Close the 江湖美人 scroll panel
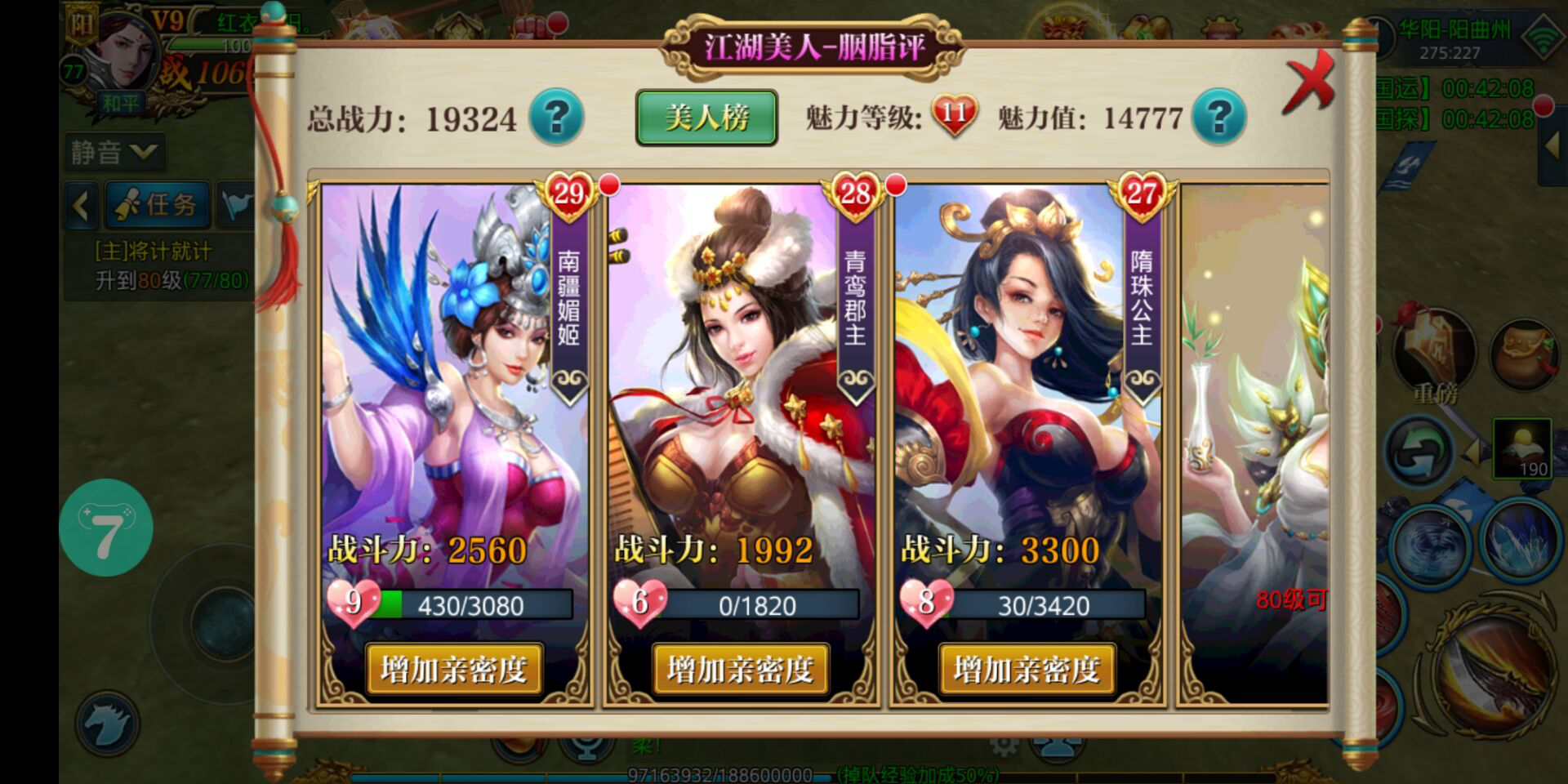Image resolution: width=1568 pixels, height=784 pixels. tap(1308, 83)
